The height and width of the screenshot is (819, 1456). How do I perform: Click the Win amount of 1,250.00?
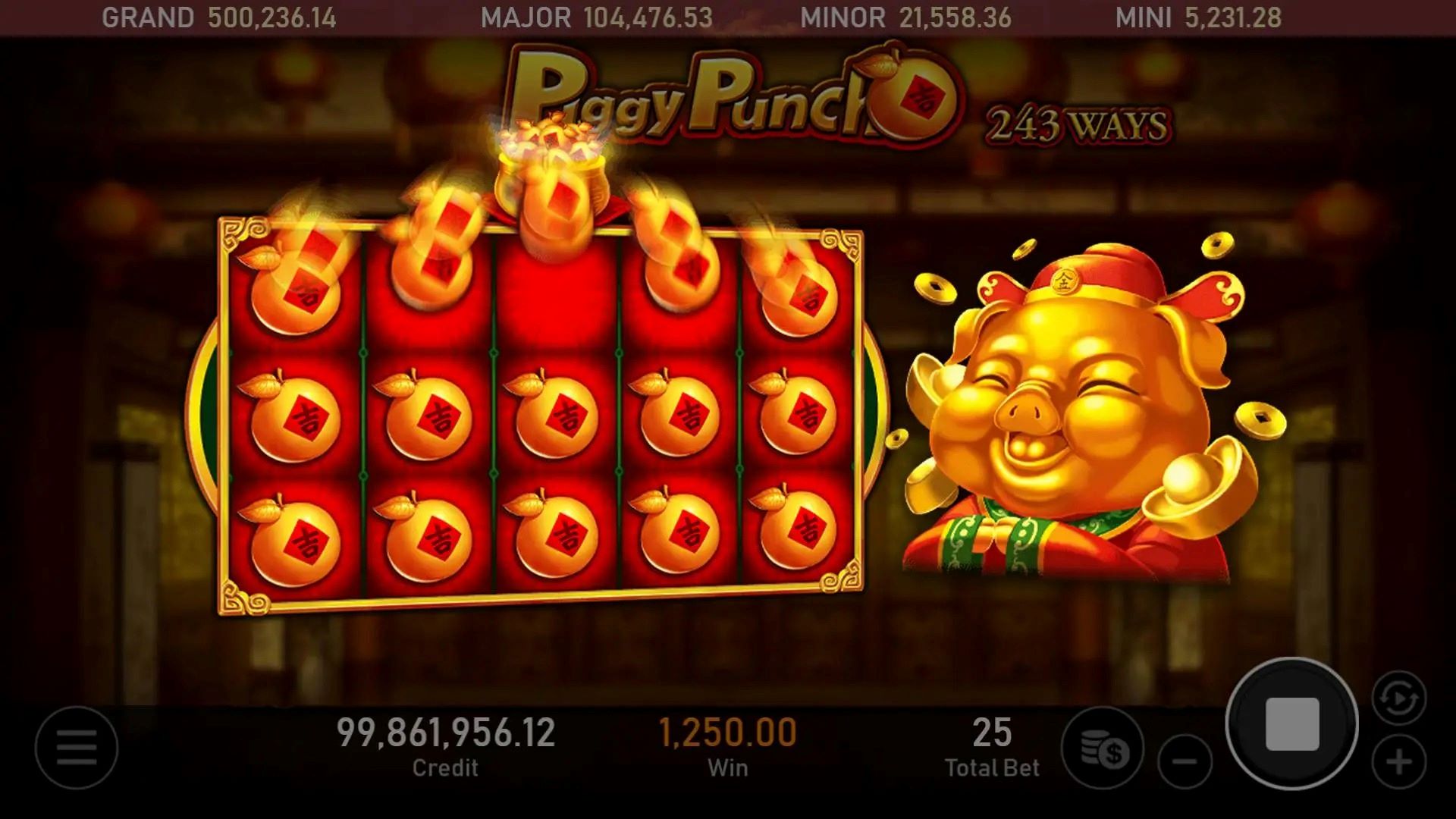pos(726,732)
